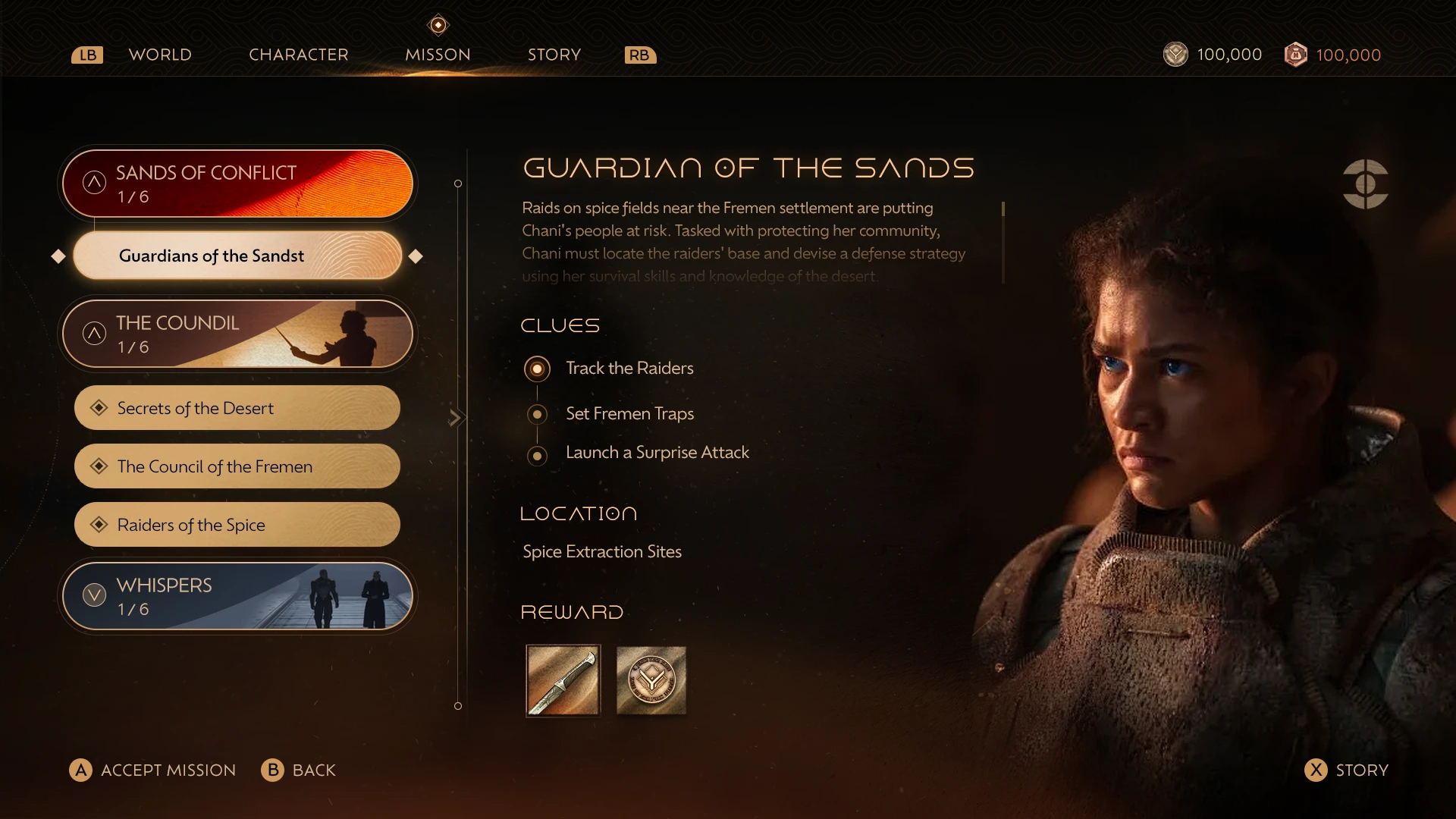View the medallion coin reward
The height and width of the screenshot is (819, 1456).
(651, 680)
